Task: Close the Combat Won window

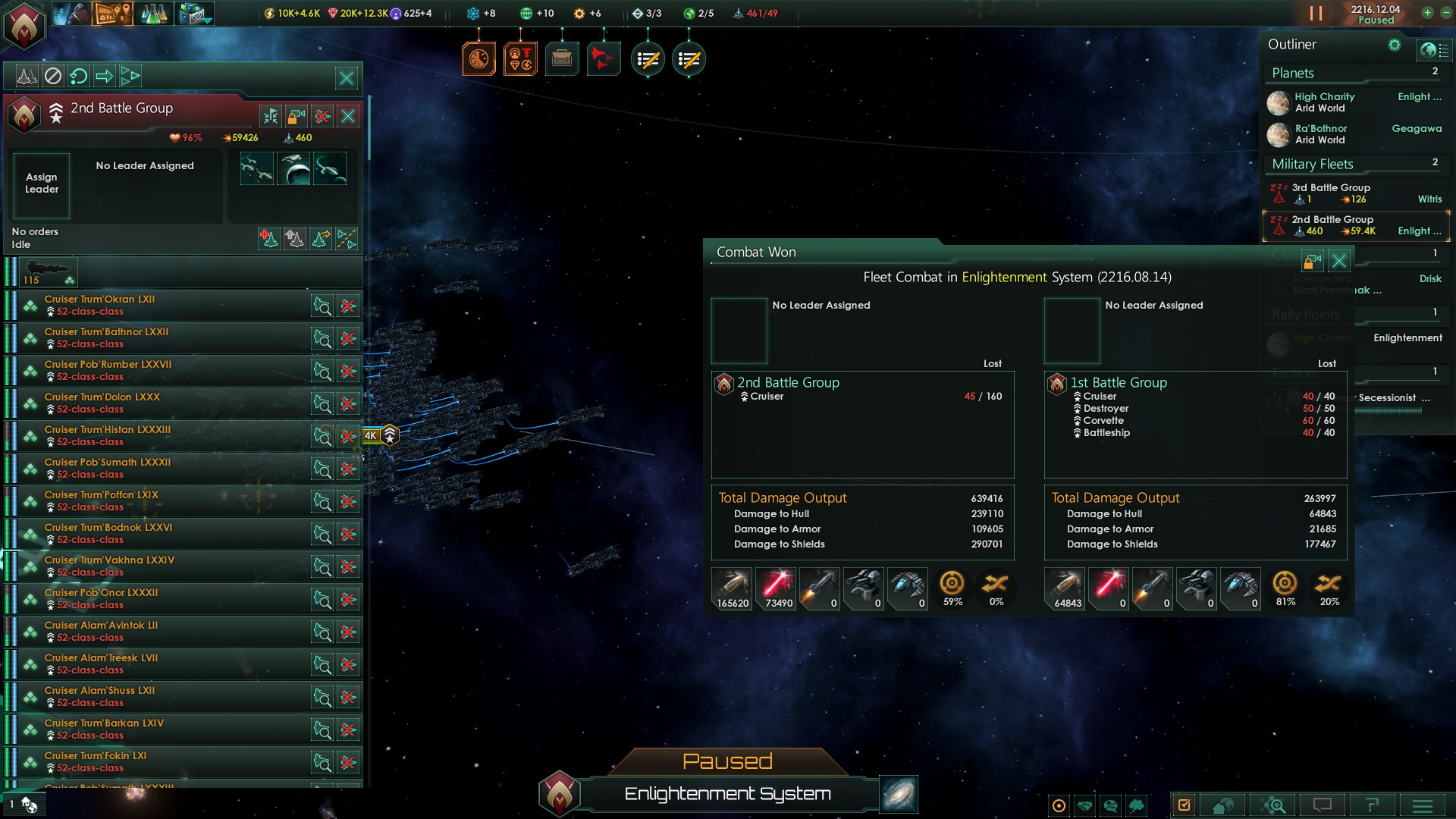Action: click(1339, 261)
